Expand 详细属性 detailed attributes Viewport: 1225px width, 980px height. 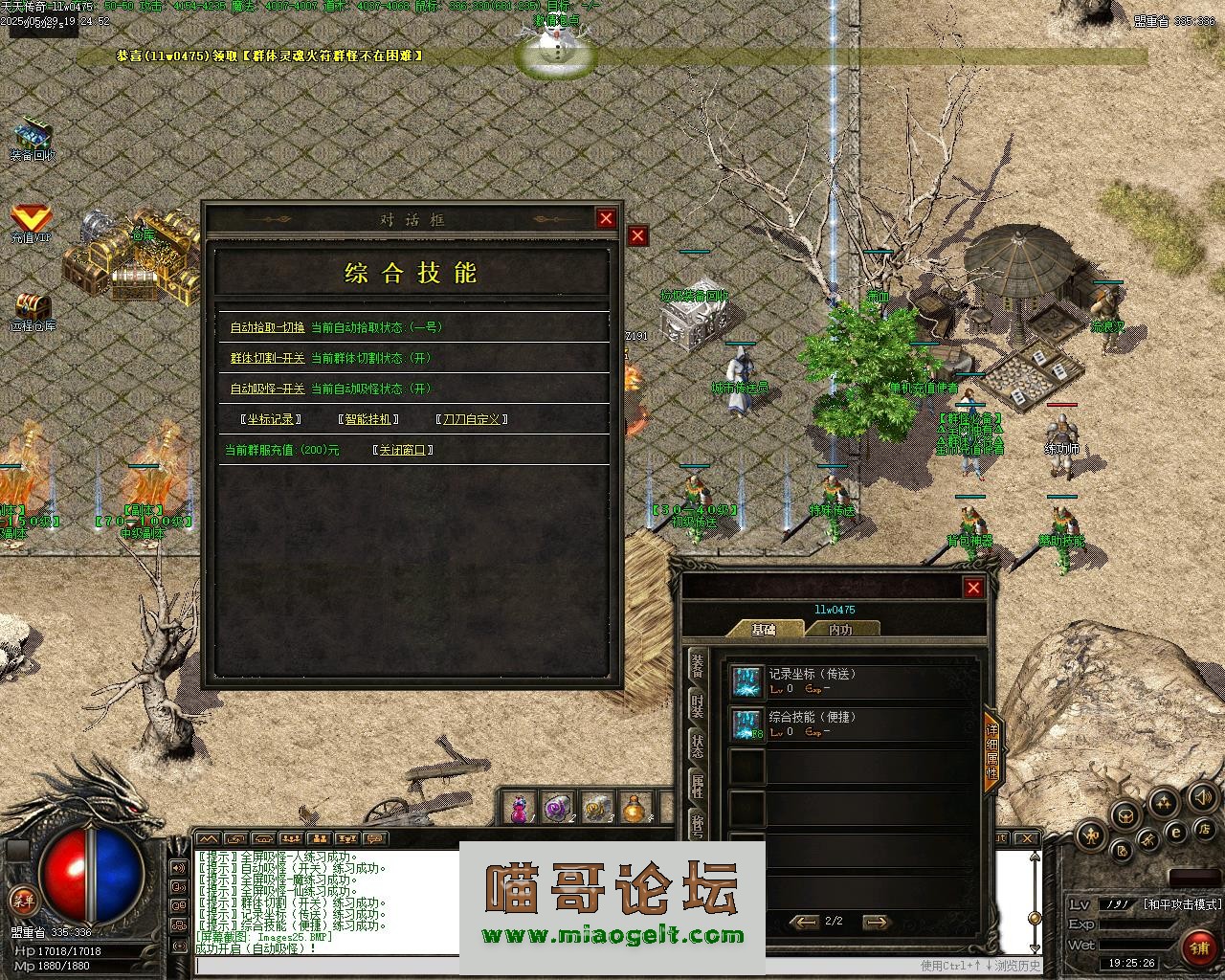[x=992, y=751]
